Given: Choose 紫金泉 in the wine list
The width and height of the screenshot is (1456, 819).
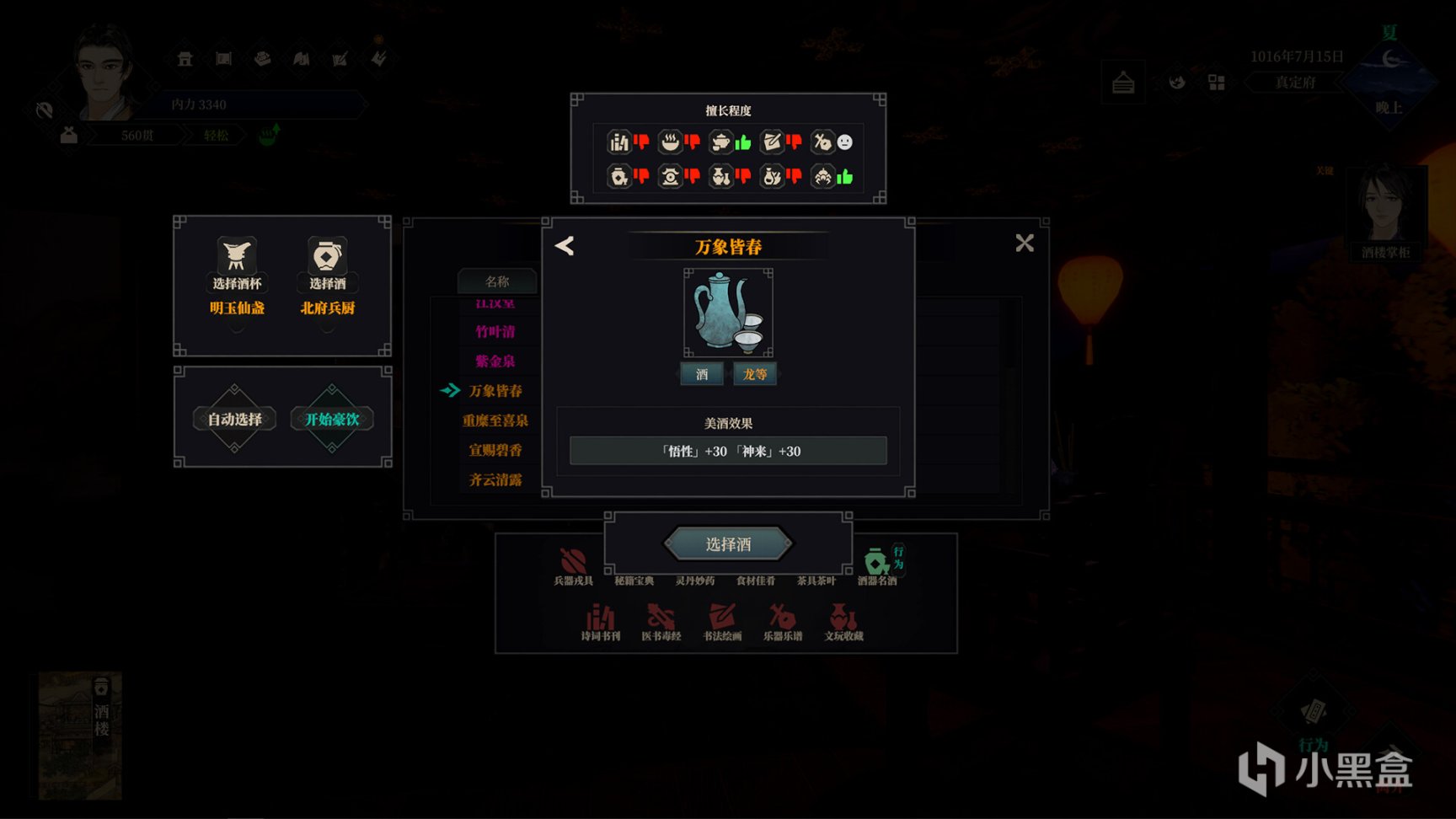Looking at the screenshot, I should (x=495, y=361).
